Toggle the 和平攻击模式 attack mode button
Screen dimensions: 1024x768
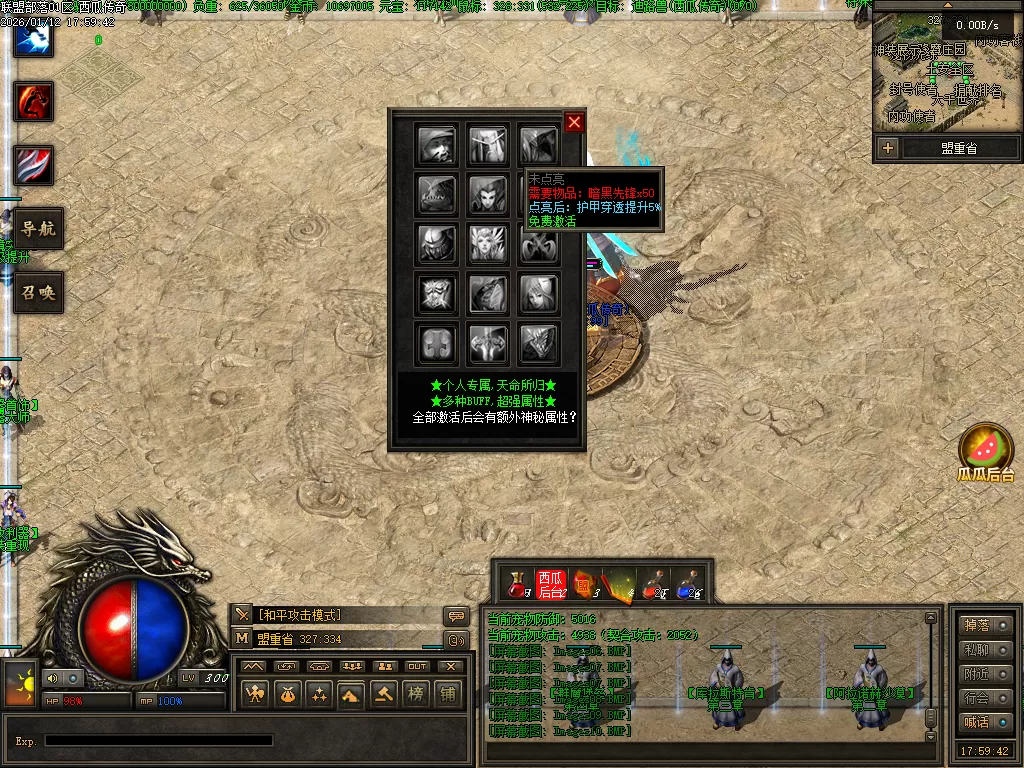[243, 615]
